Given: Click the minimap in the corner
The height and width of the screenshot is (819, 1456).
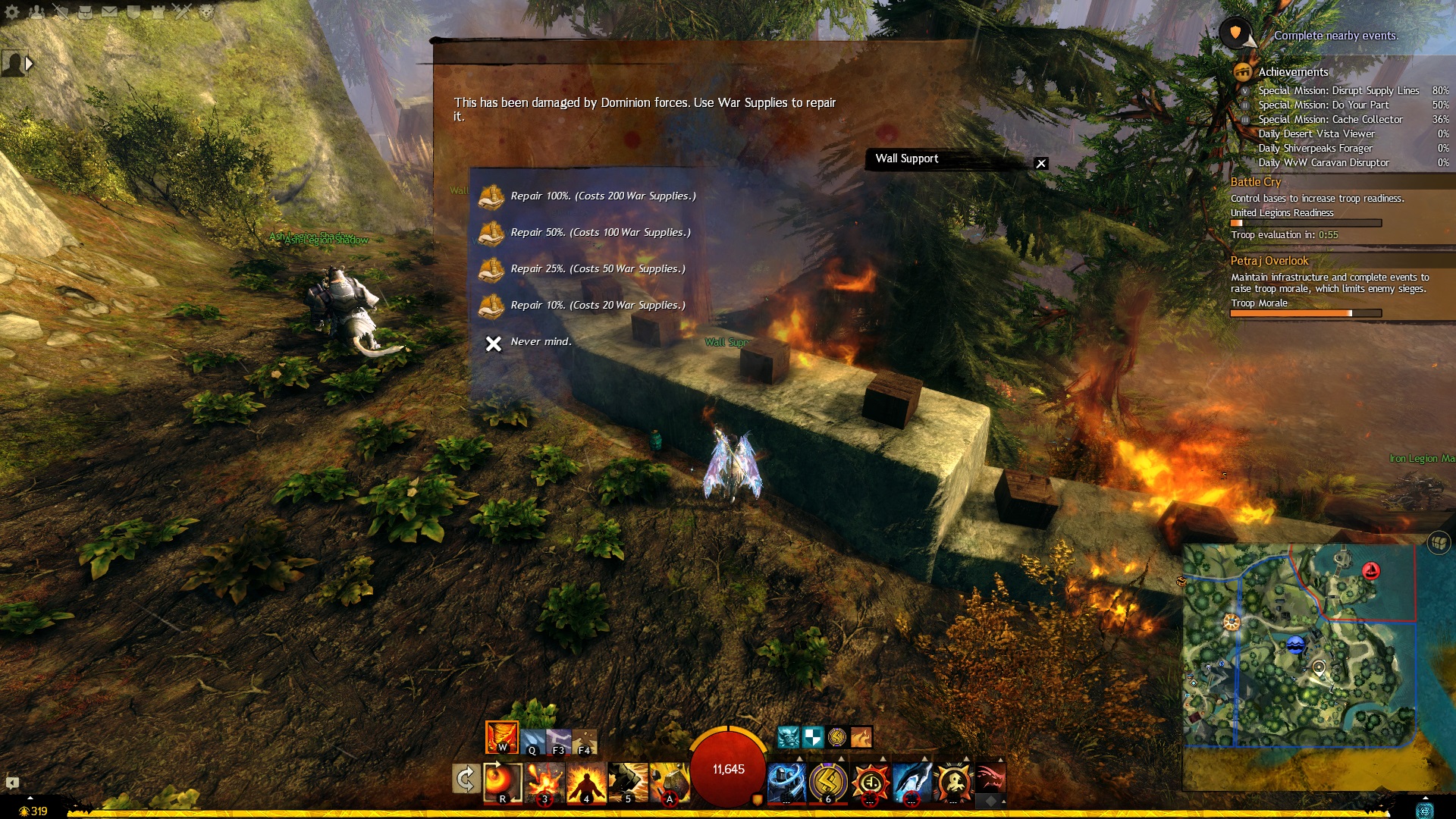Looking at the screenshot, I should pyautogui.click(x=1300, y=645).
